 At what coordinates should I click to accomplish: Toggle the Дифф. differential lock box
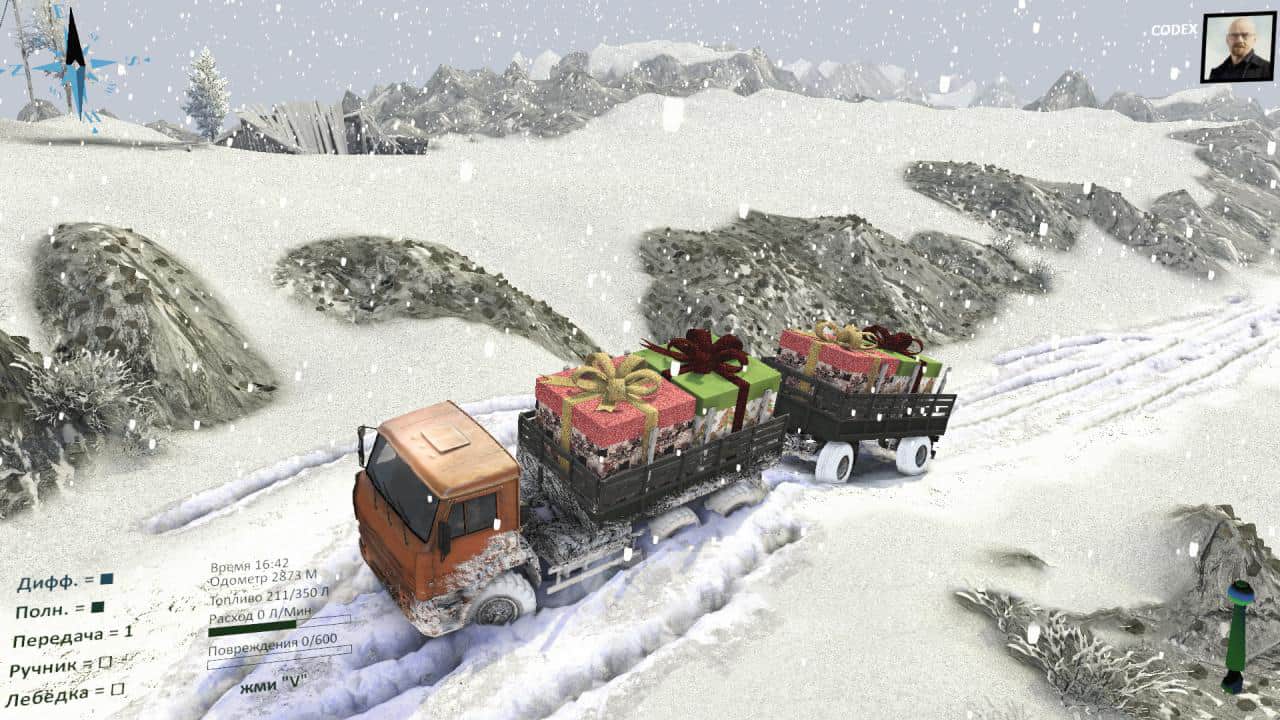pyautogui.click(x=107, y=579)
